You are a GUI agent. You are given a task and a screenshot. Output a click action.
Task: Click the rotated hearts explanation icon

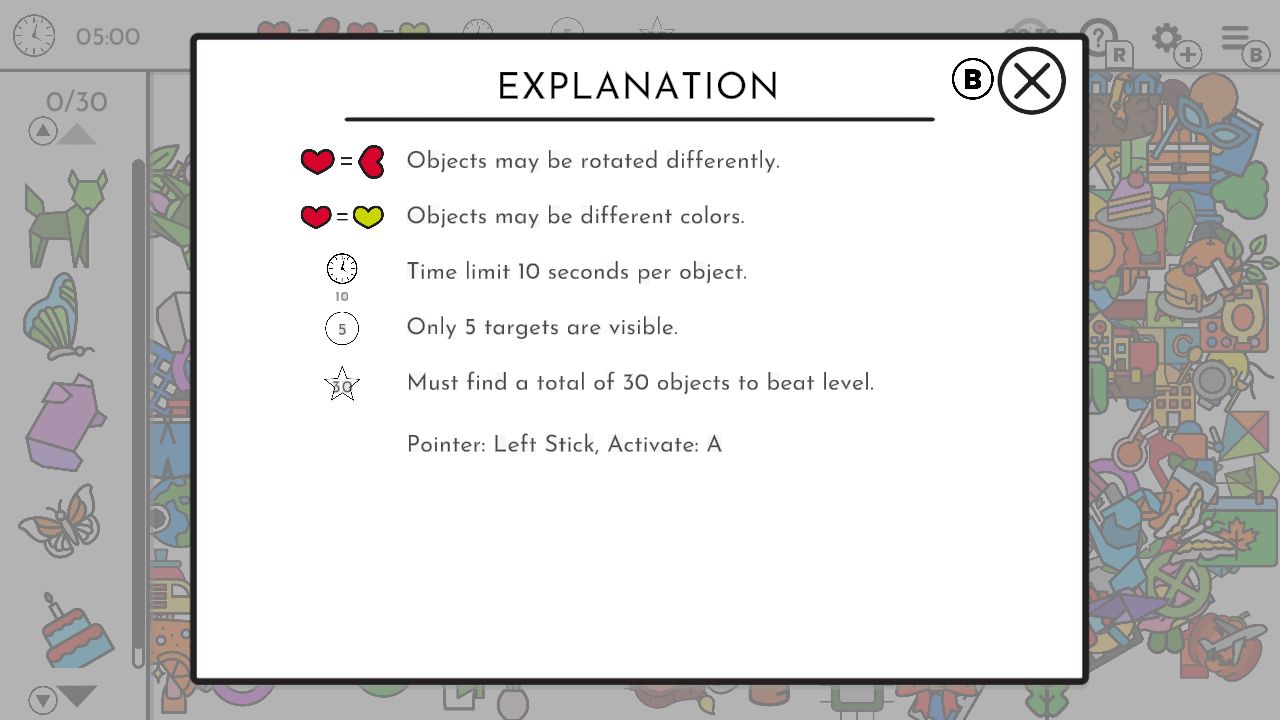pos(343,160)
